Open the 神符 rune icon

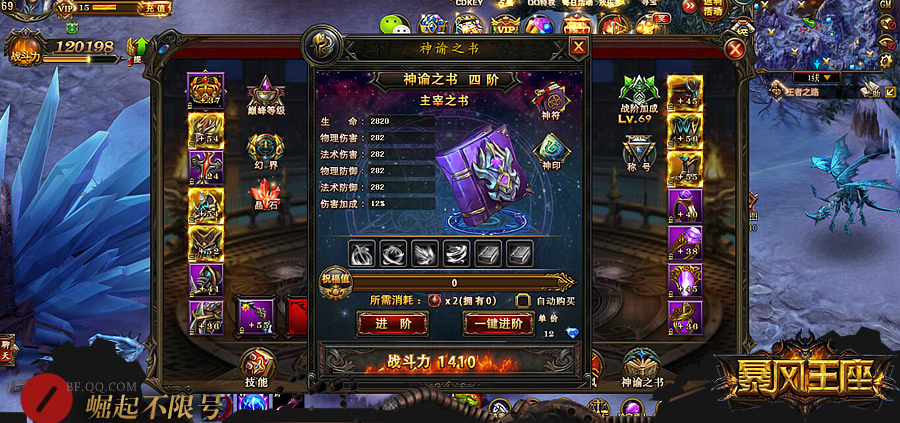point(552,98)
